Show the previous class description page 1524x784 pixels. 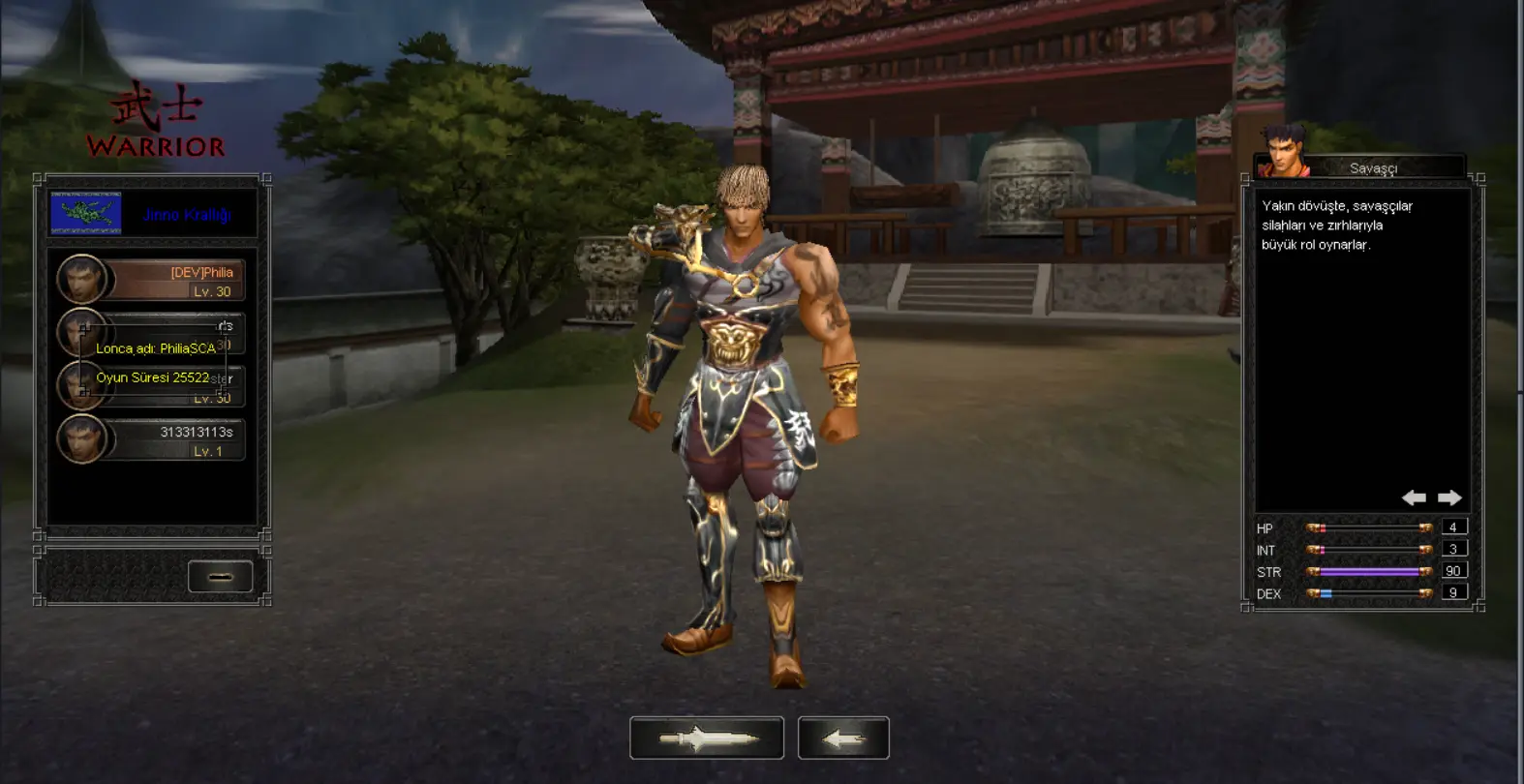tap(1414, 498)
